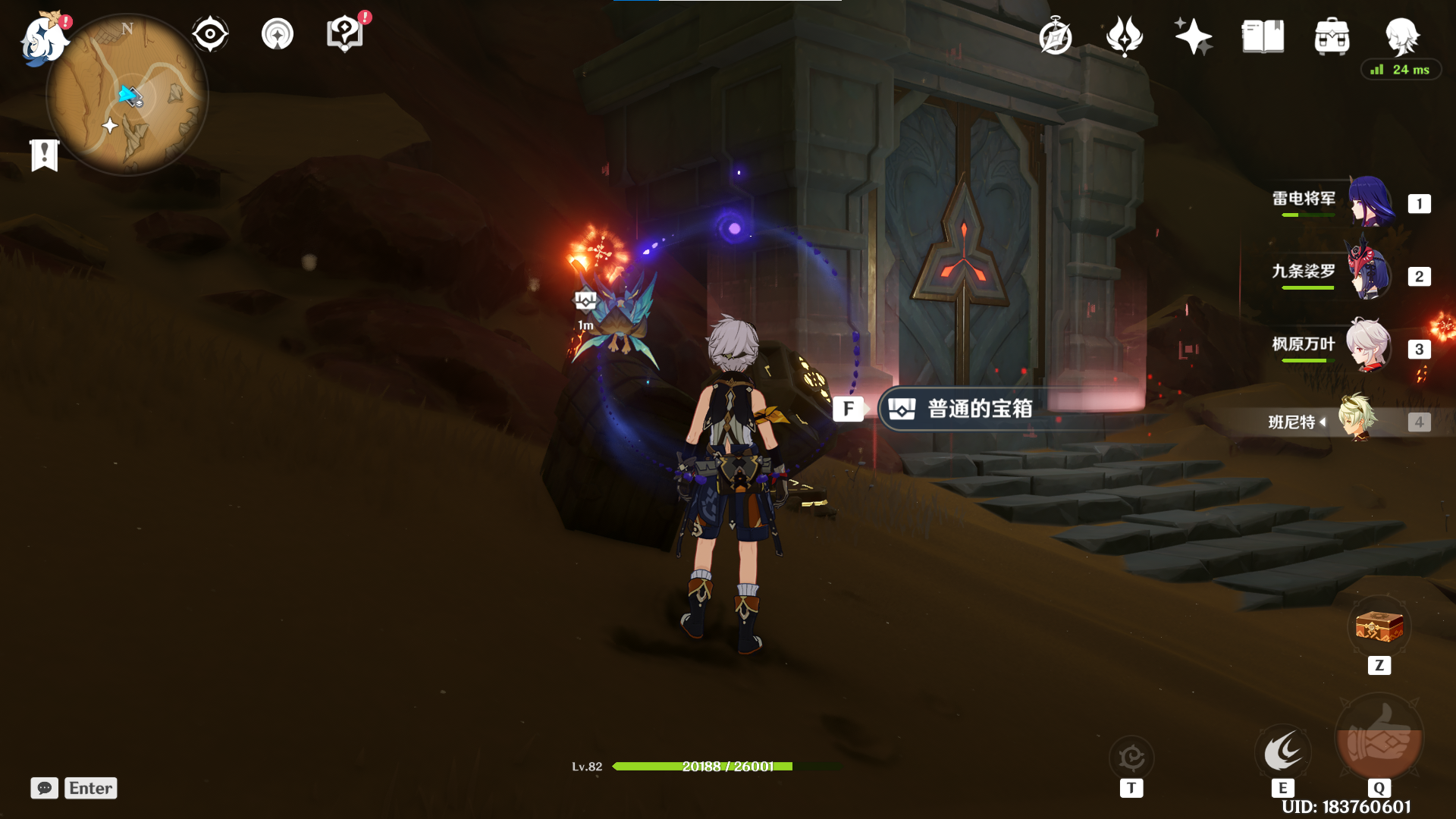This screenshot has height=819, width=1456.
Task: Open the Paimon menu
Action: [42, 39]
